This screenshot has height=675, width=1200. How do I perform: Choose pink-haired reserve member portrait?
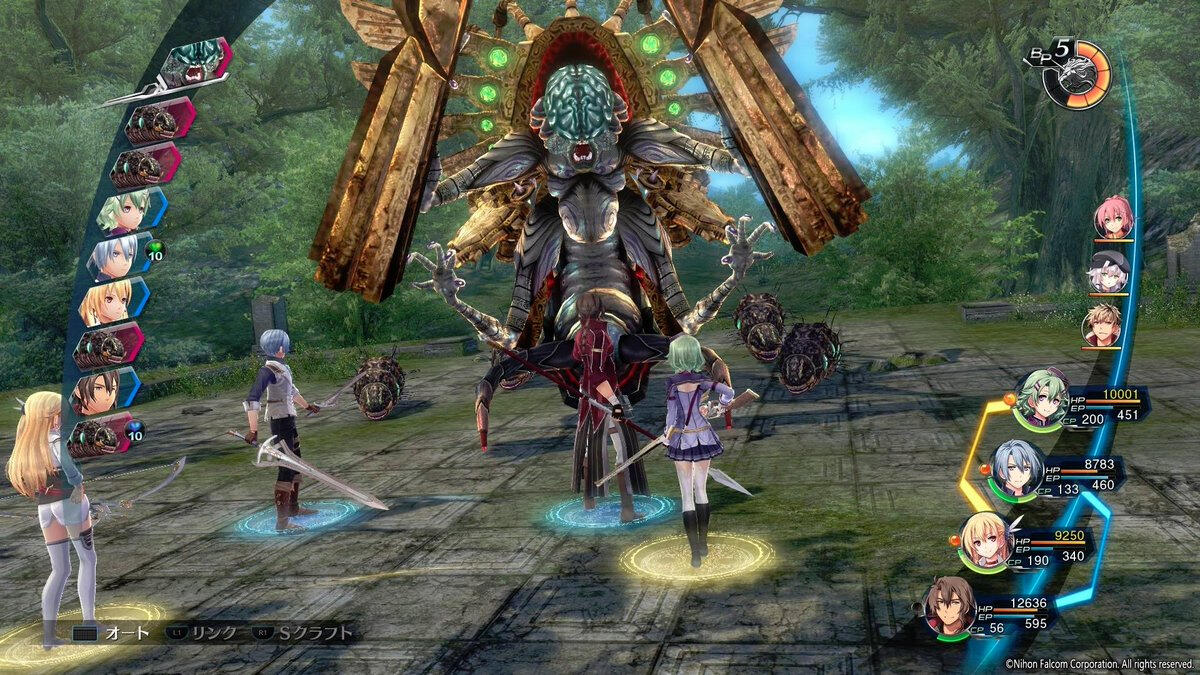1112,217
